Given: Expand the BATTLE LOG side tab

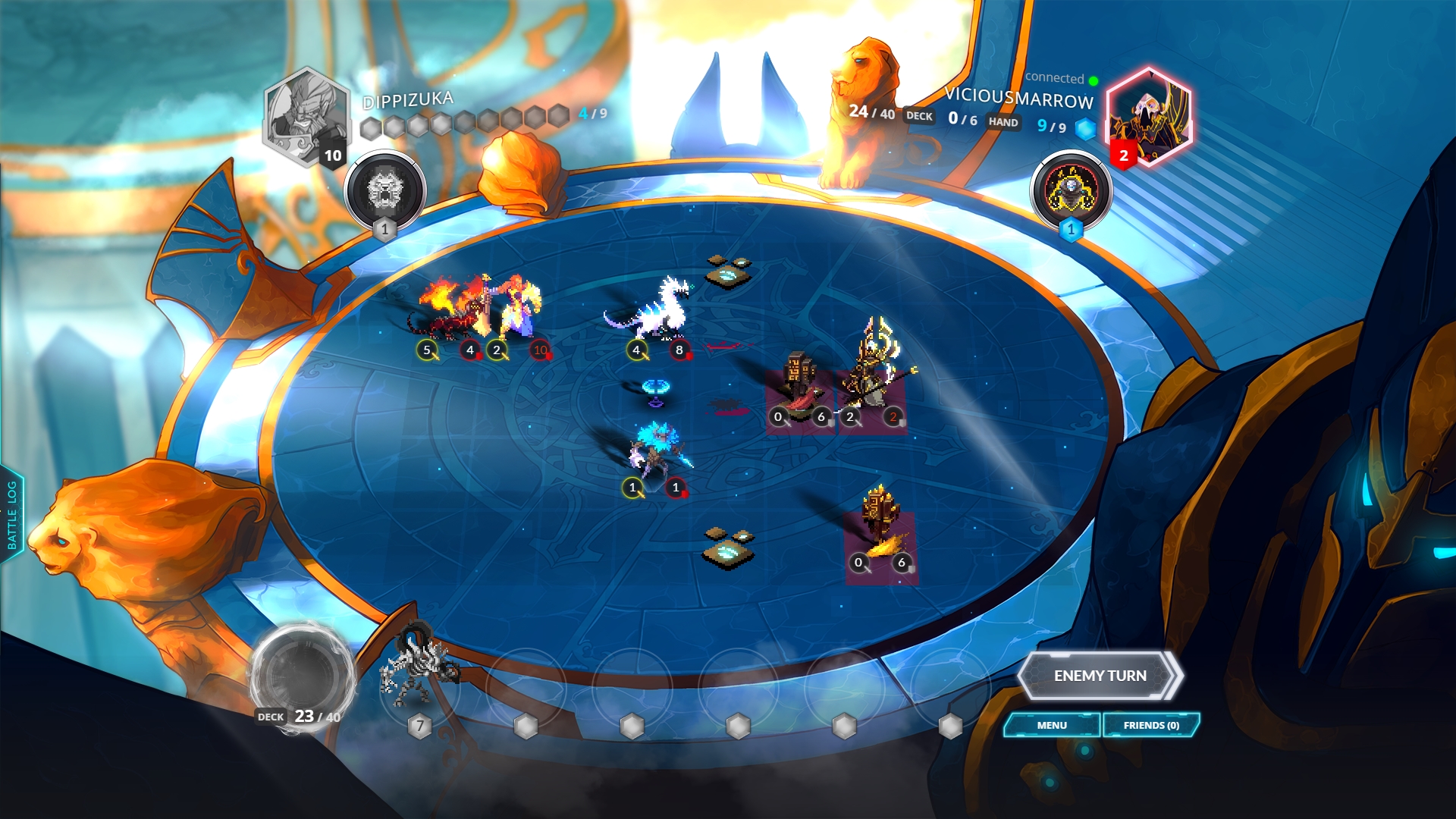Looking at the screenshot, I should (x=12, y=515).
